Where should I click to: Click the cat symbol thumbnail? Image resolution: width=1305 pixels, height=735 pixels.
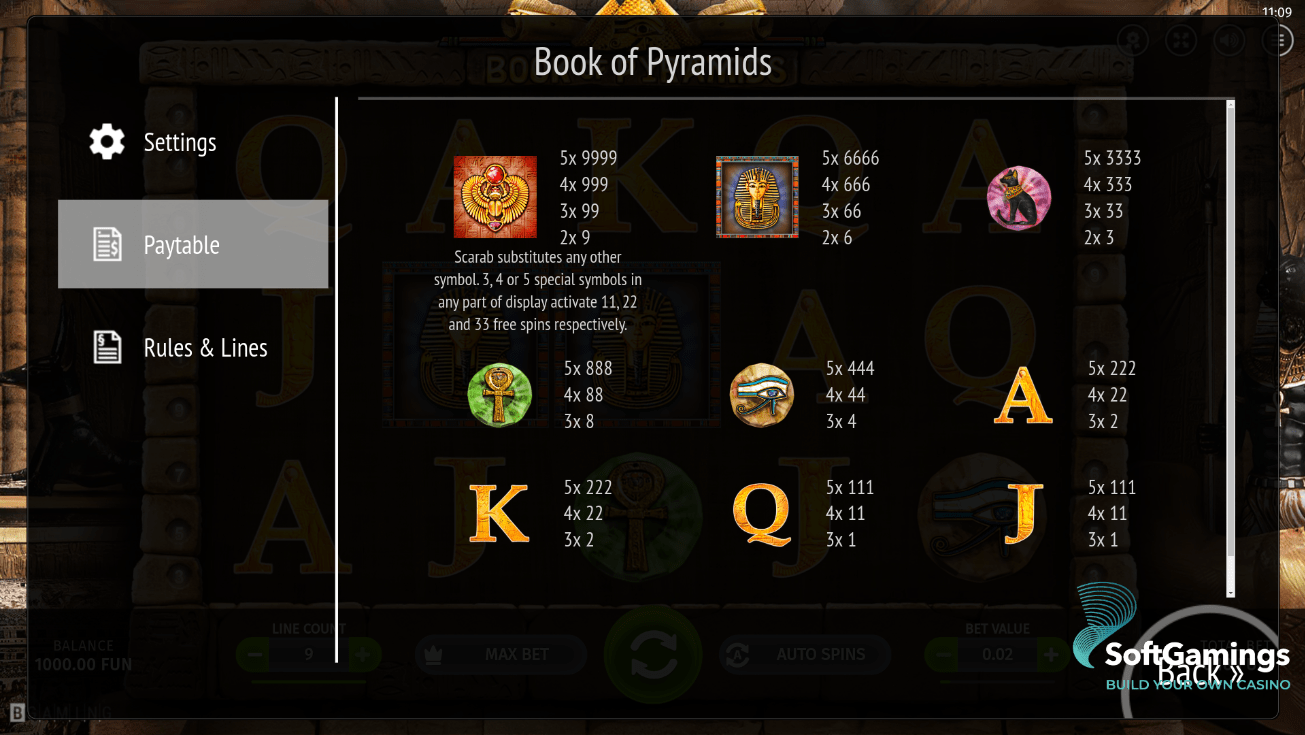pyautogui.click(x=1018, y=198)
